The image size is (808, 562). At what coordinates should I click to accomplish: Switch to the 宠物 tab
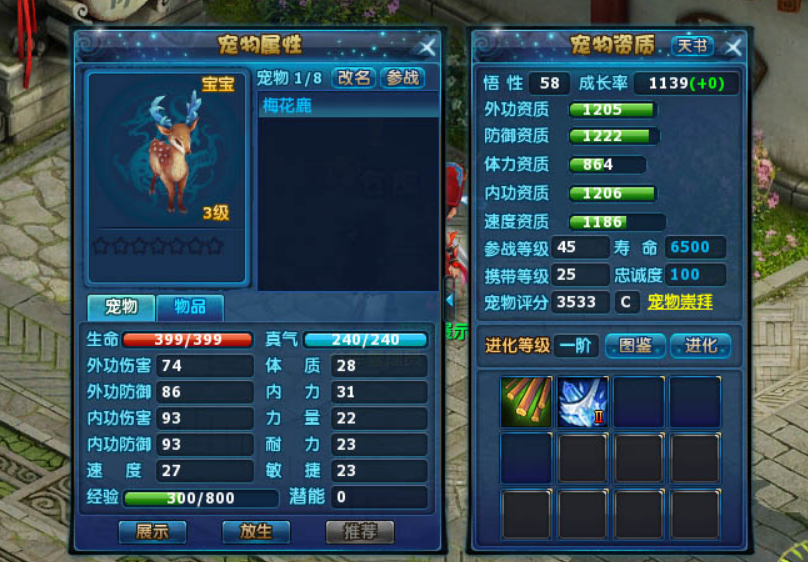pos(121,307)
